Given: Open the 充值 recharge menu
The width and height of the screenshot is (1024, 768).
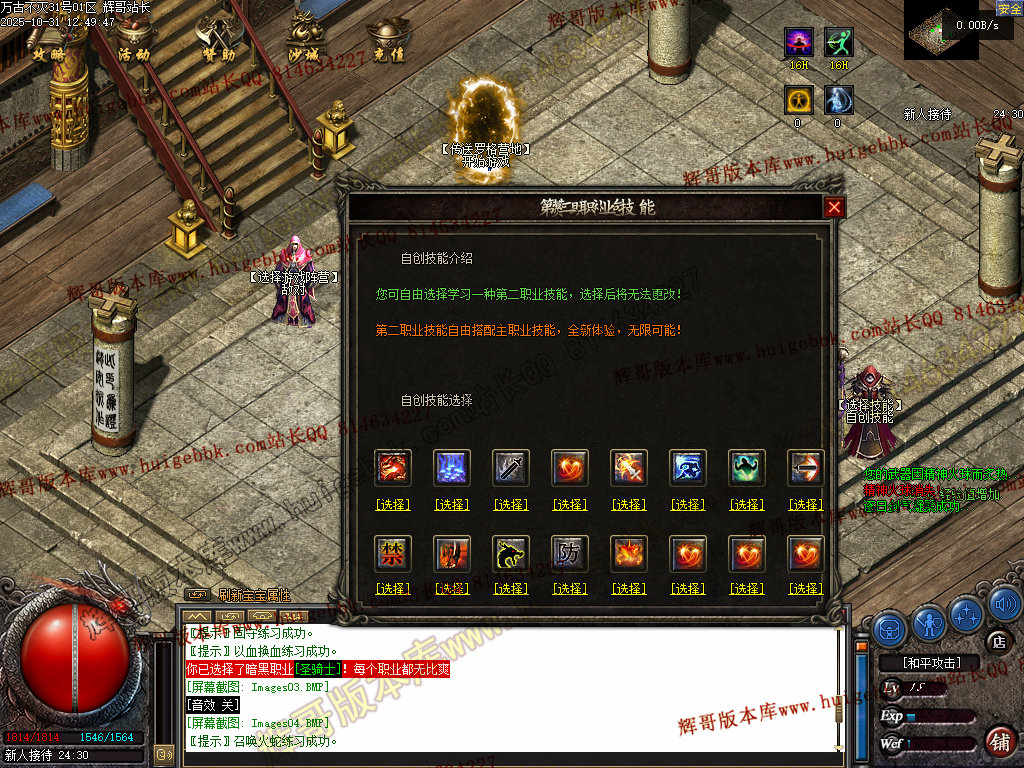Looking at the screenshot, I should coord(388,38).
